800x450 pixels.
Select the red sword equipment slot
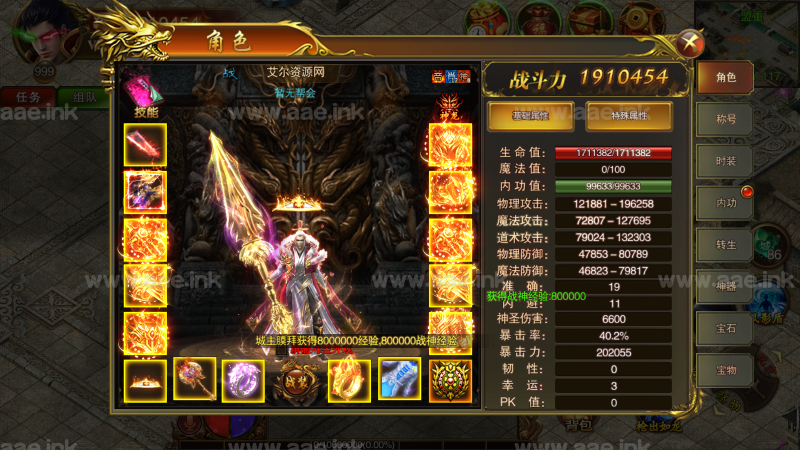point(145,145)
